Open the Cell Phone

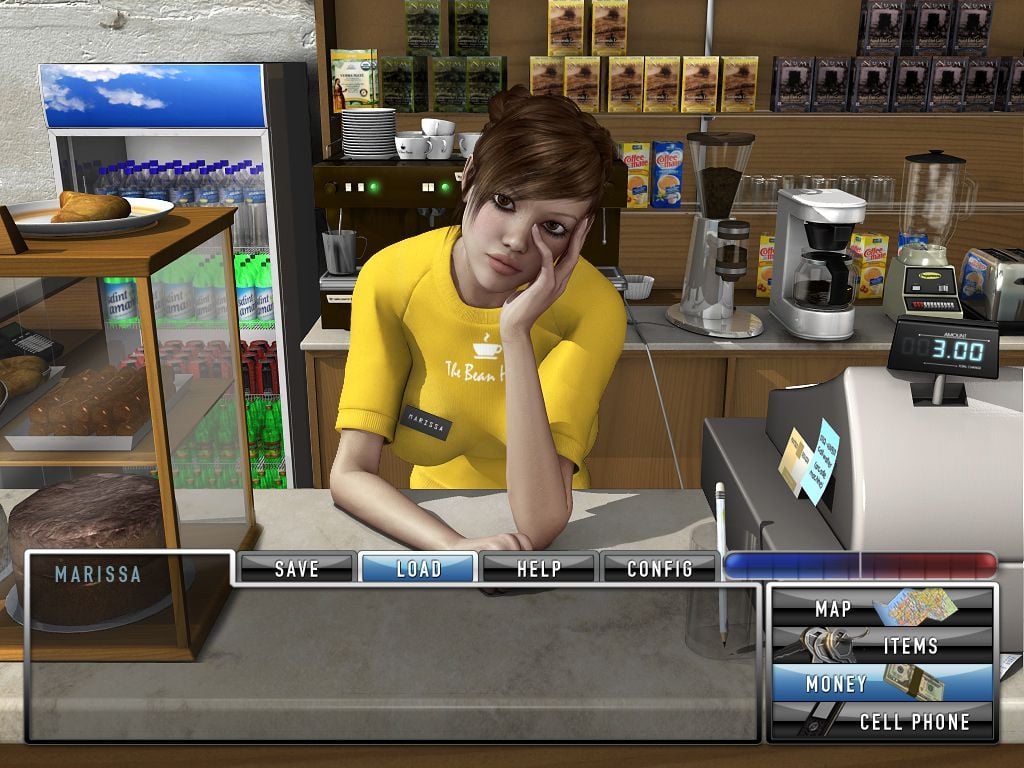(x=882, y=721)
